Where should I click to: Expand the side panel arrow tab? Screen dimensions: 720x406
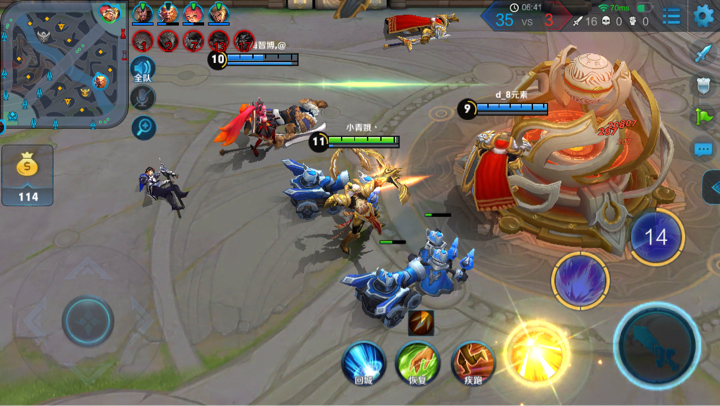coord(712,187)
